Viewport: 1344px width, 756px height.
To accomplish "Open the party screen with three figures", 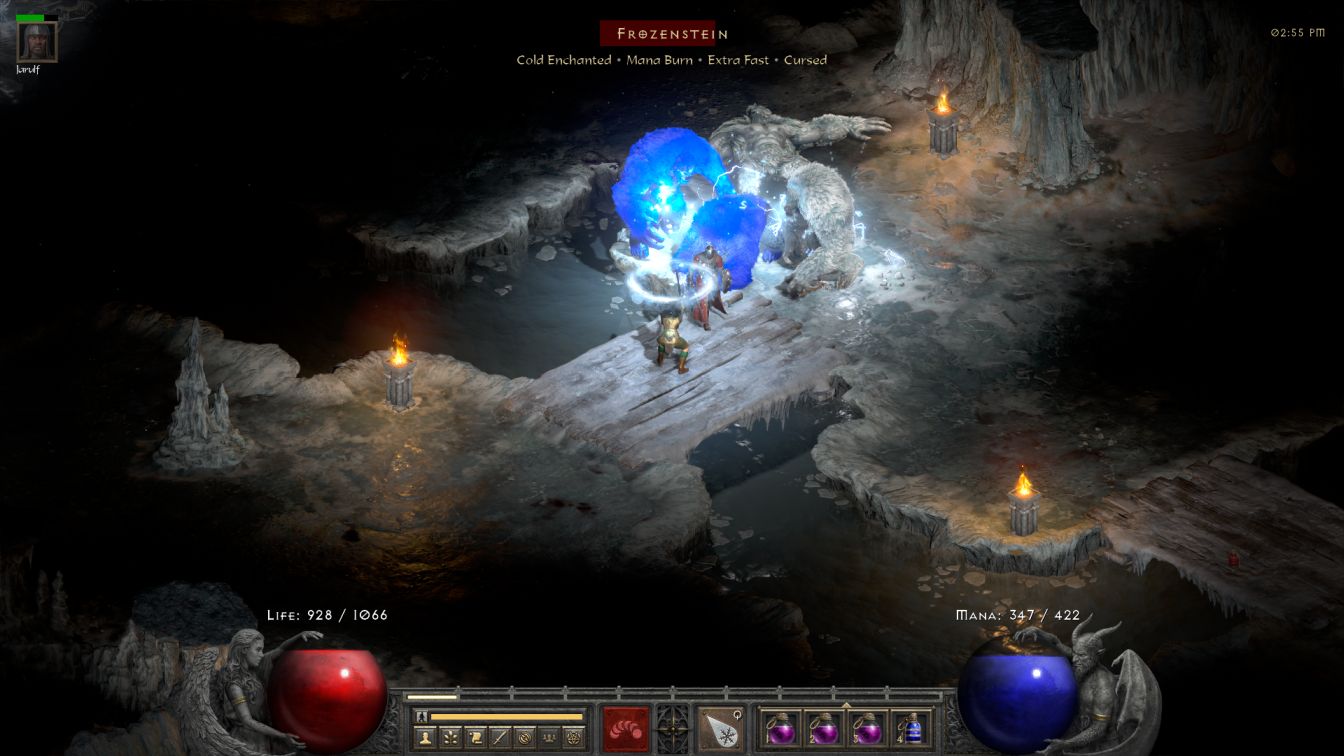I will pyautogui.click(x=548, y=738).
